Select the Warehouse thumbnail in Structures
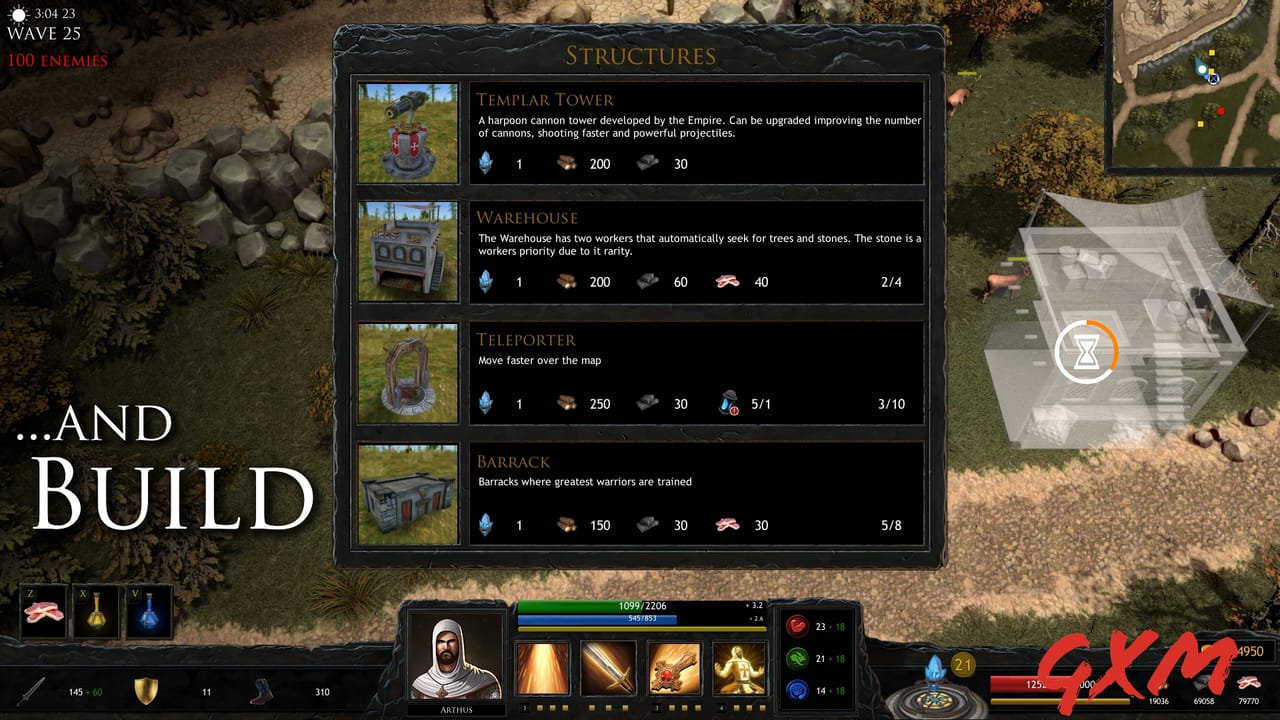1280x720 pixels. click(x=408, y=252)
